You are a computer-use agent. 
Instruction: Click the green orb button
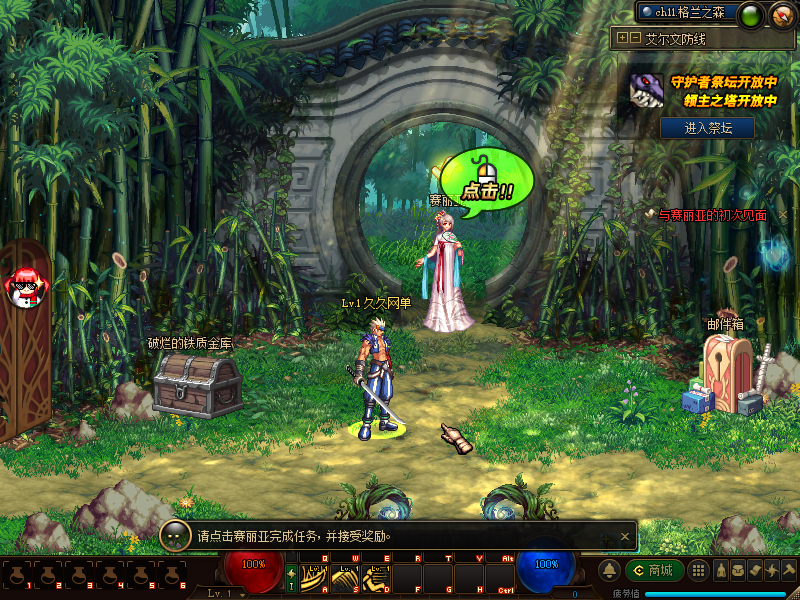tap(751, 14)
